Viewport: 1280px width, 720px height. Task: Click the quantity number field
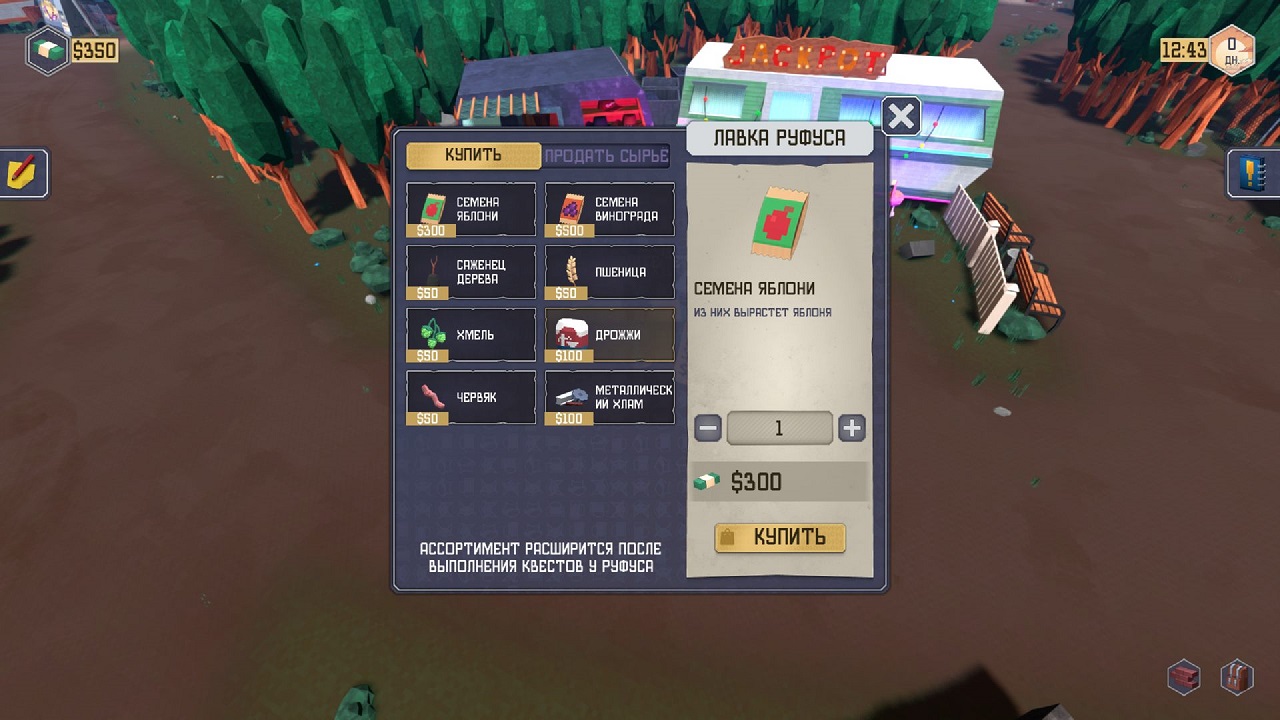(x=779, y=429)
